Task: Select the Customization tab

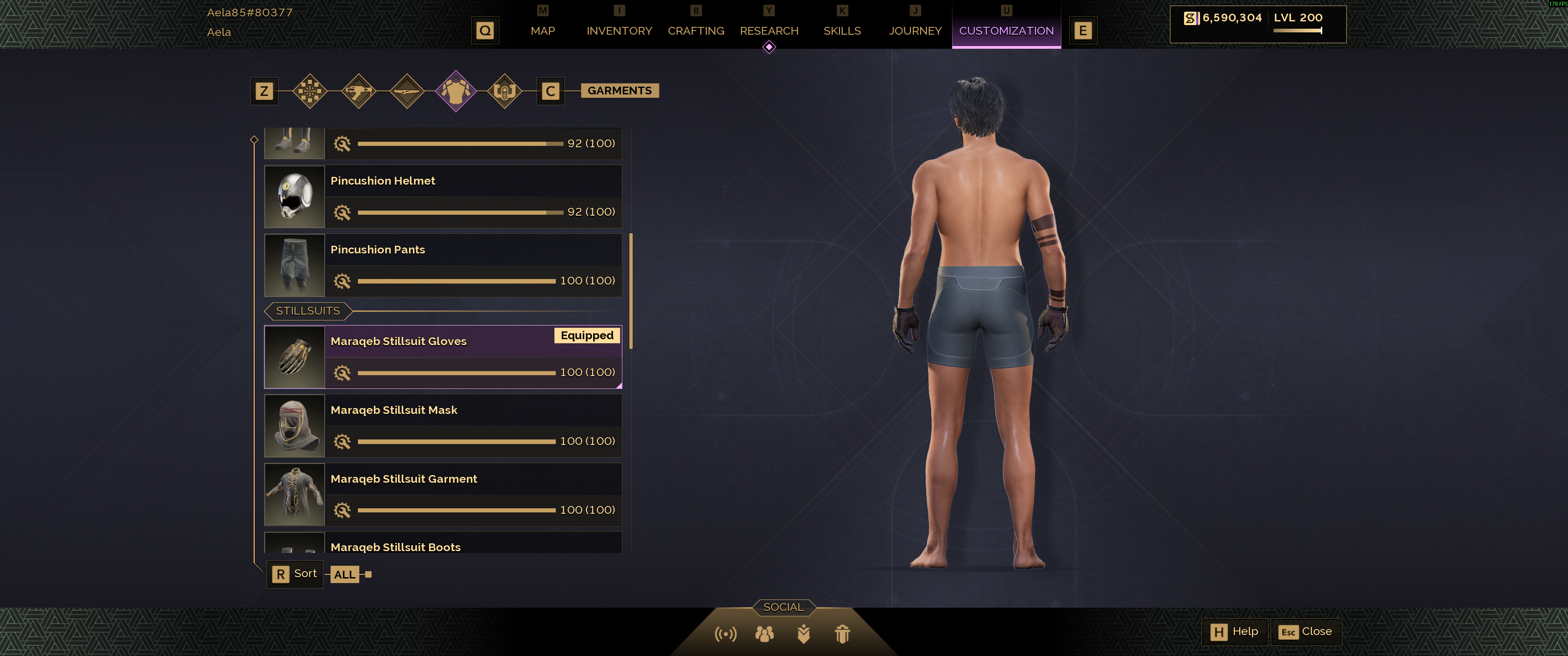Action: point(1005,31)
